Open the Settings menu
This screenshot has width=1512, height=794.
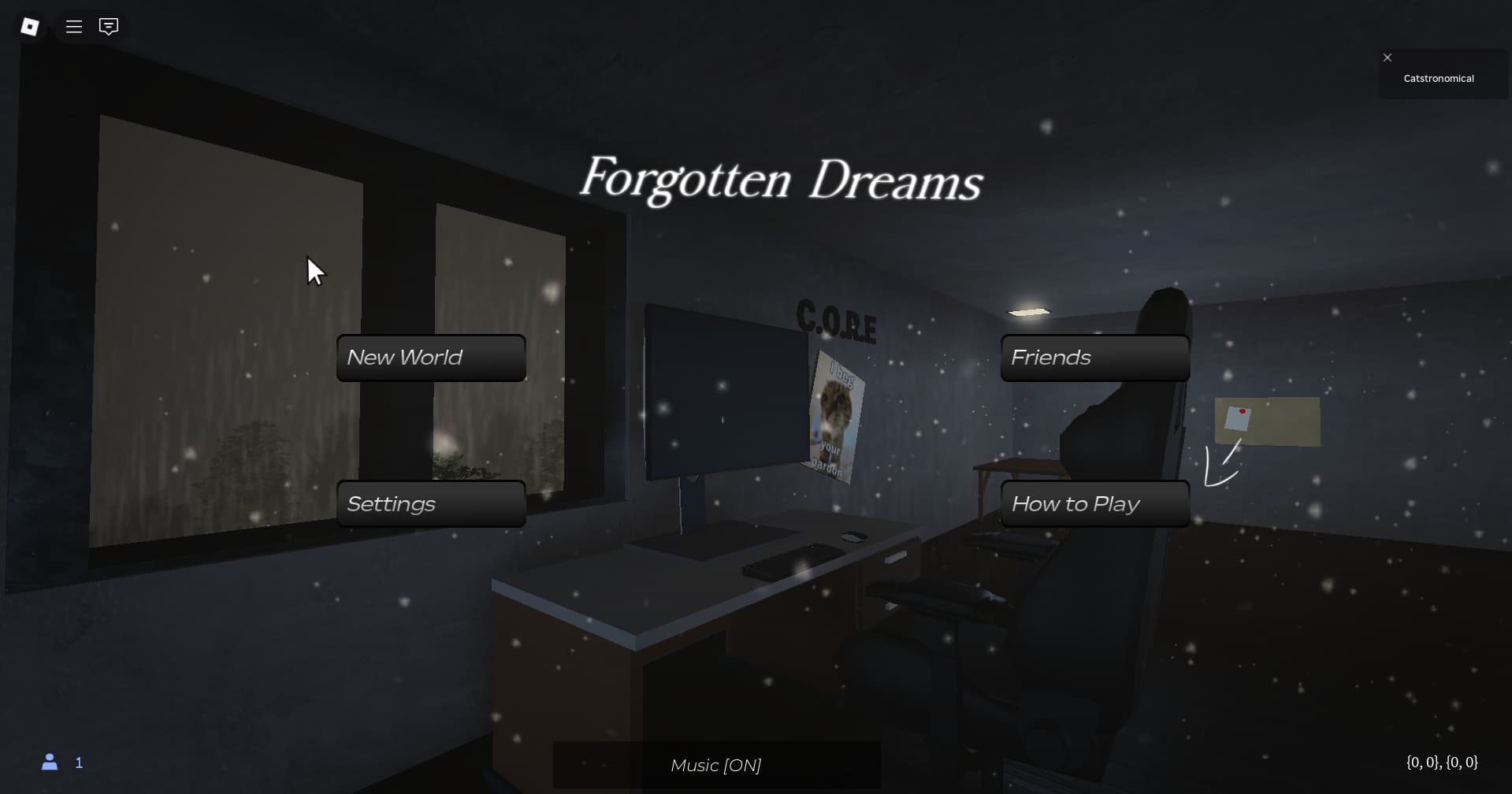(430, 503)
